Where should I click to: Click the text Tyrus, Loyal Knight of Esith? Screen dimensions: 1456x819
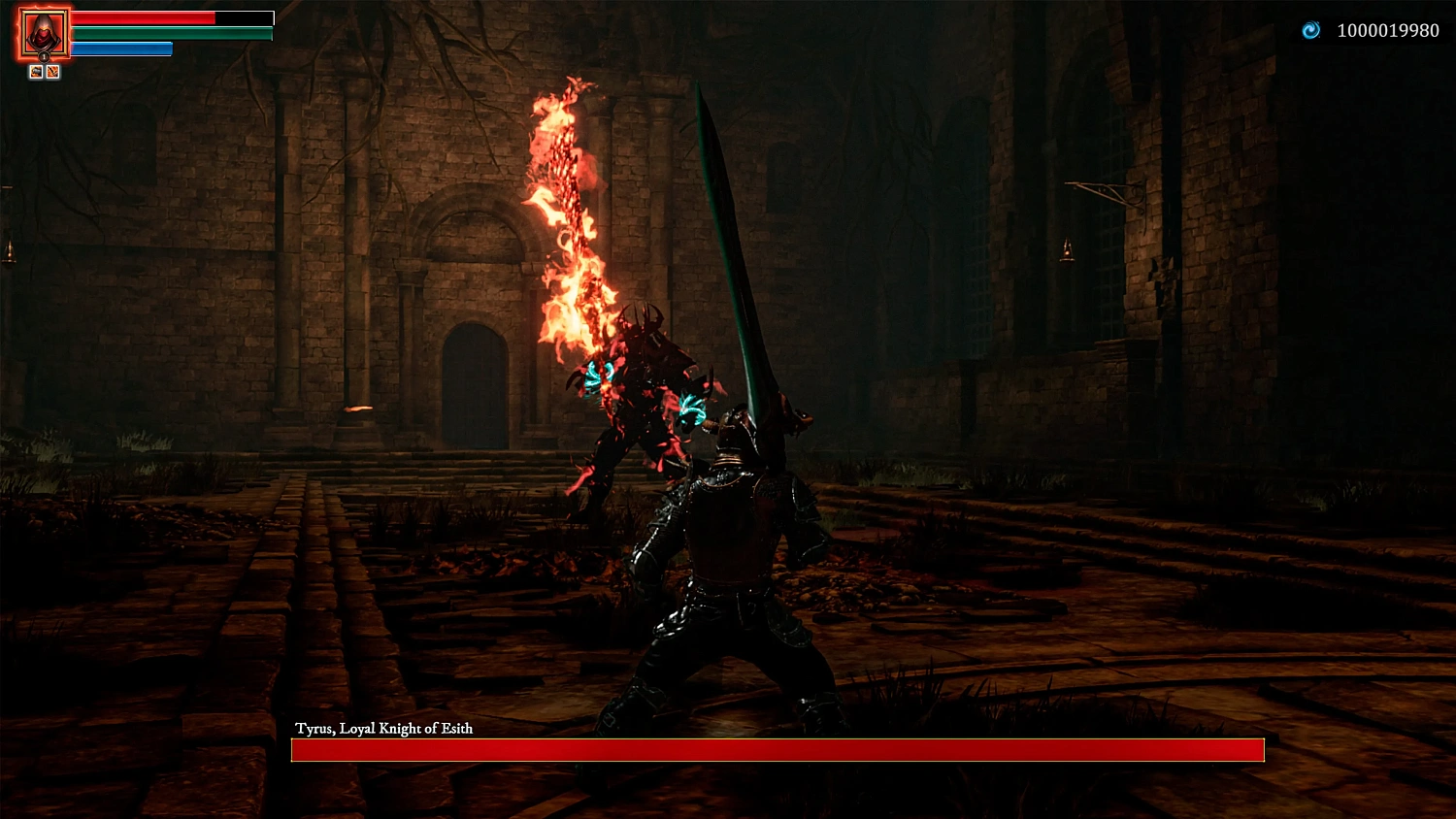384,728
